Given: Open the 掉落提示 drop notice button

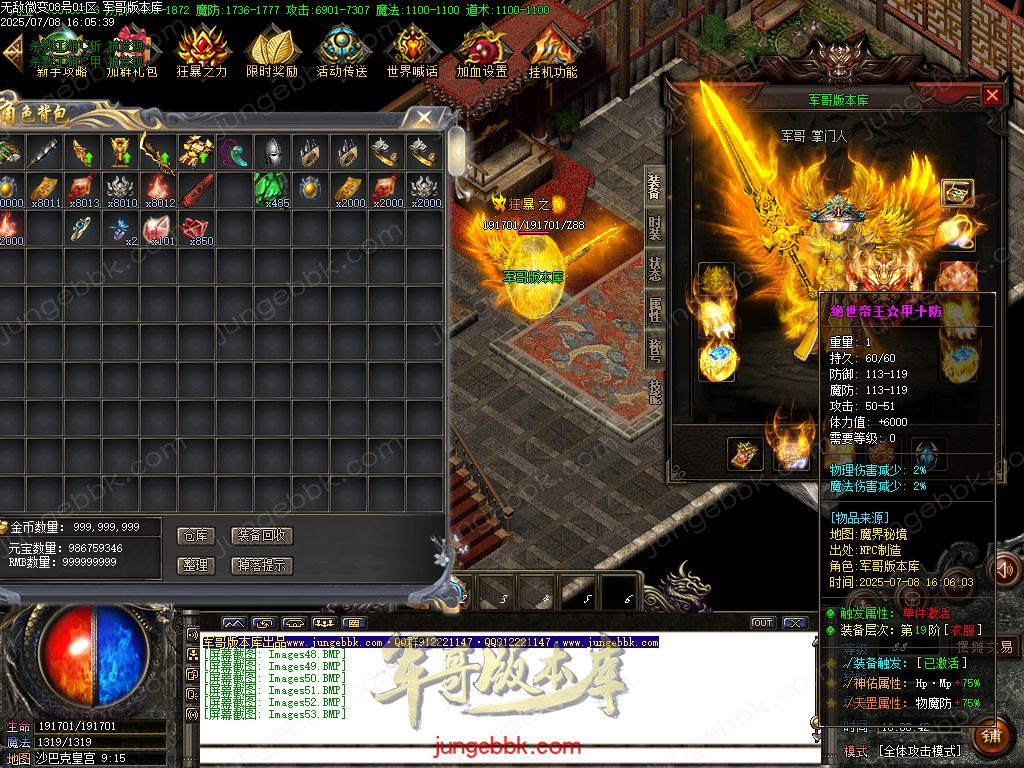Looking at the screenshot, I should tap(261, 565).
